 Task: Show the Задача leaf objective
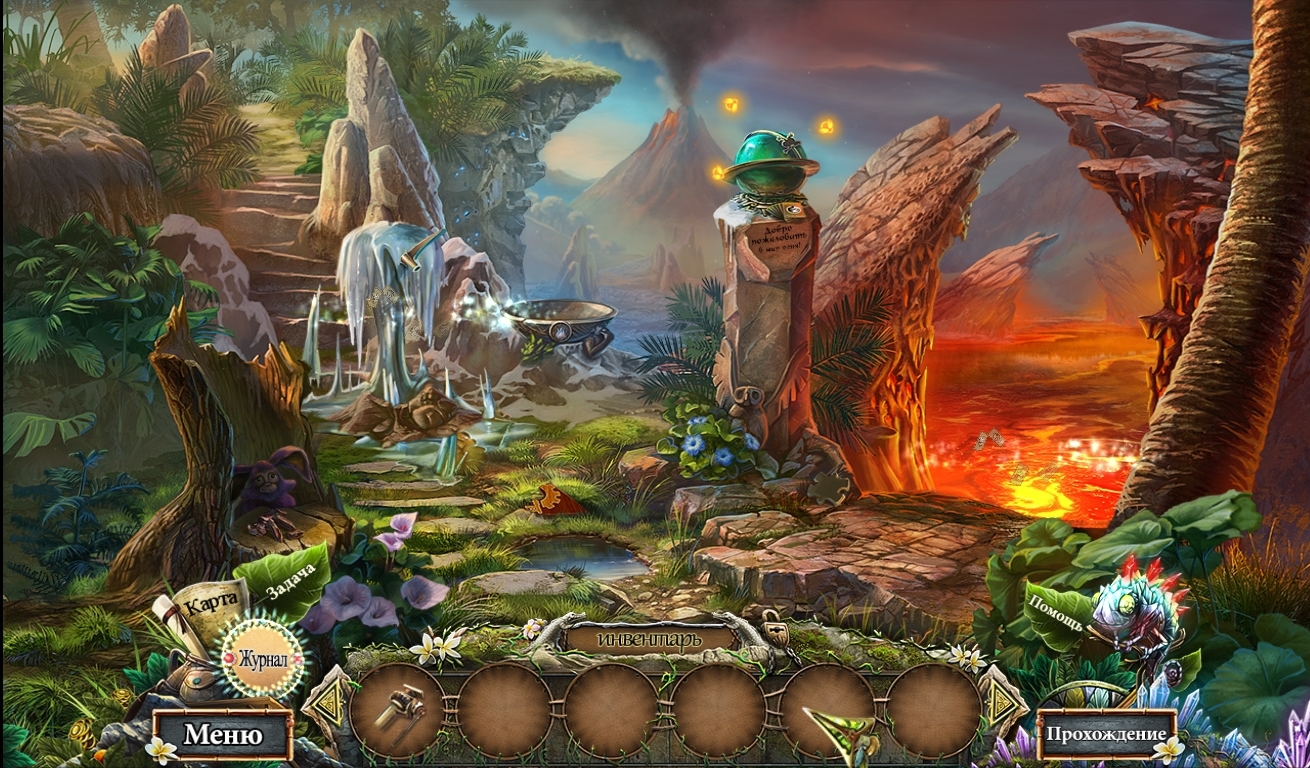(290, 582)
